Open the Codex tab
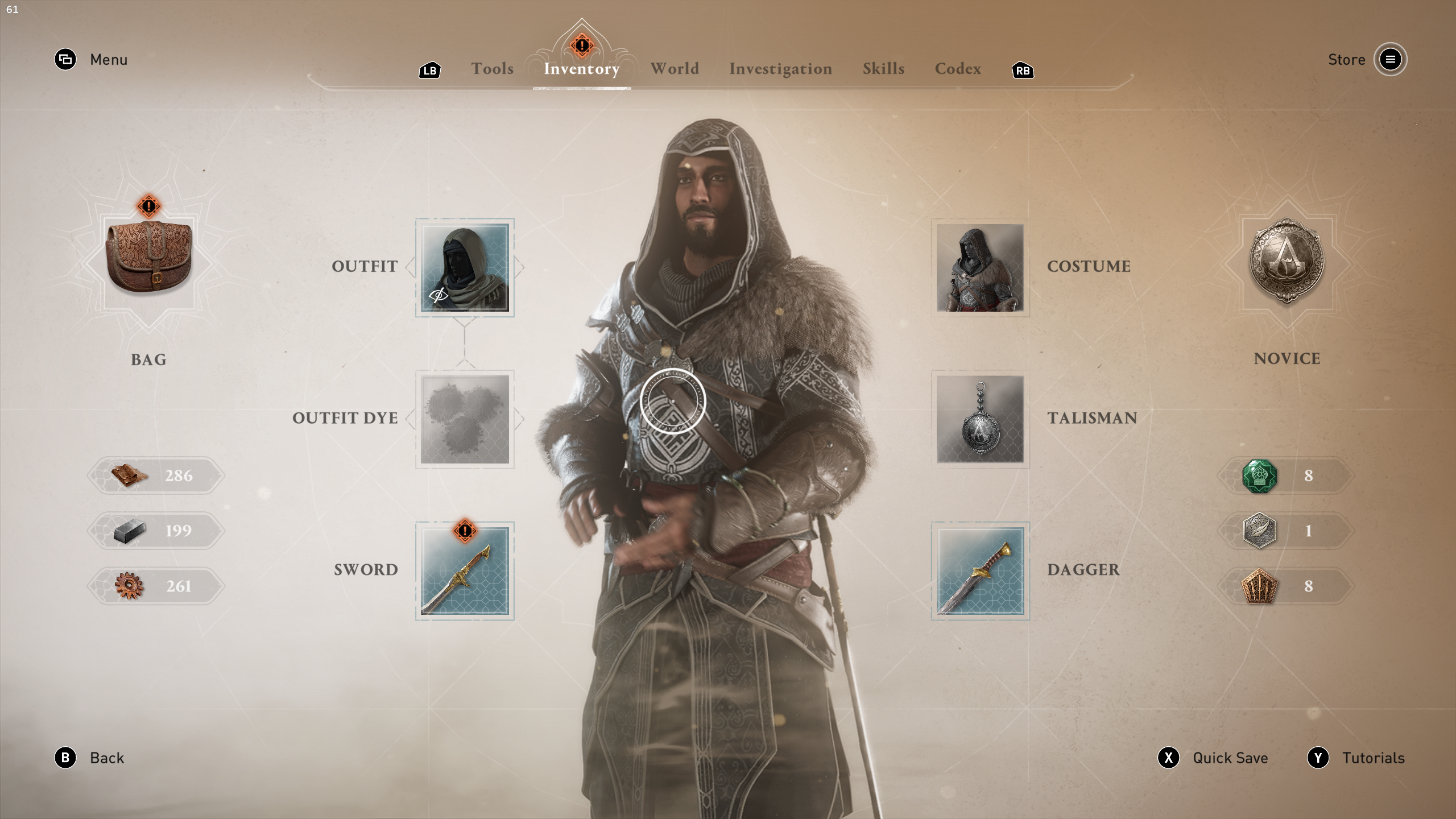The image size is (1456, 819). 958,69
